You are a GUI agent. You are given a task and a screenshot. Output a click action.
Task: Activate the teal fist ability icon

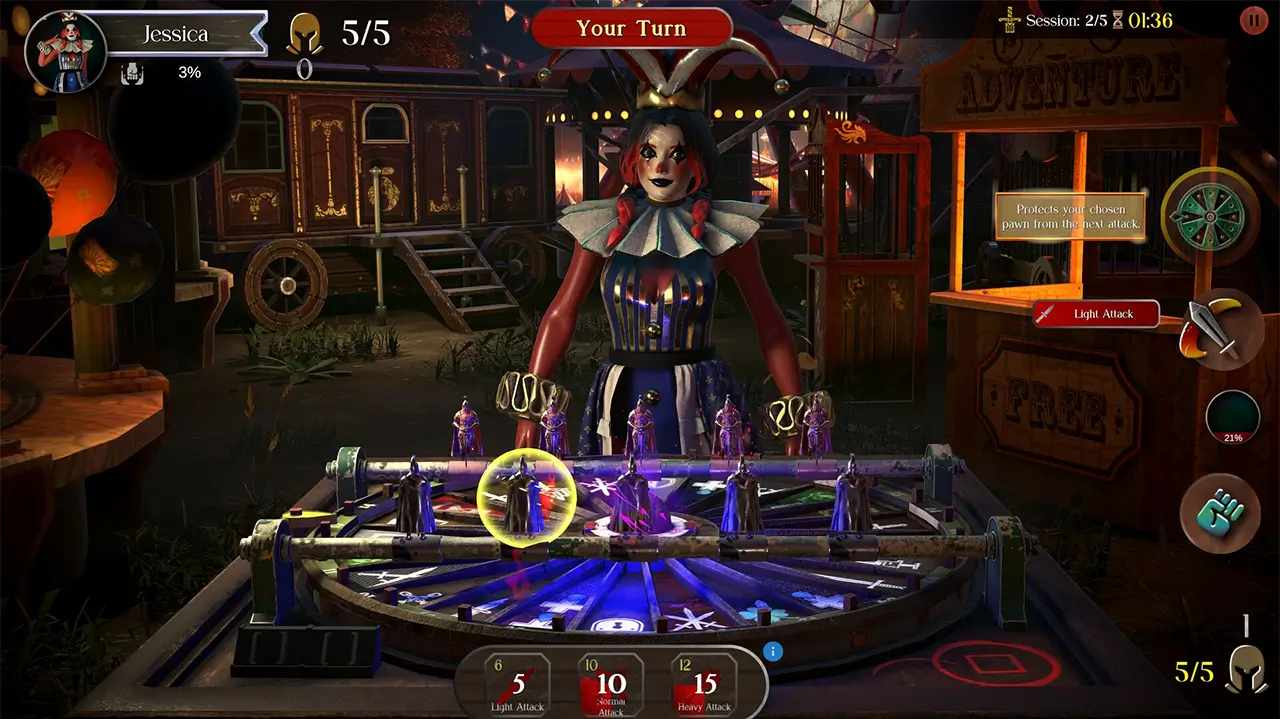pyautogui.click(x=1221, y=513)
